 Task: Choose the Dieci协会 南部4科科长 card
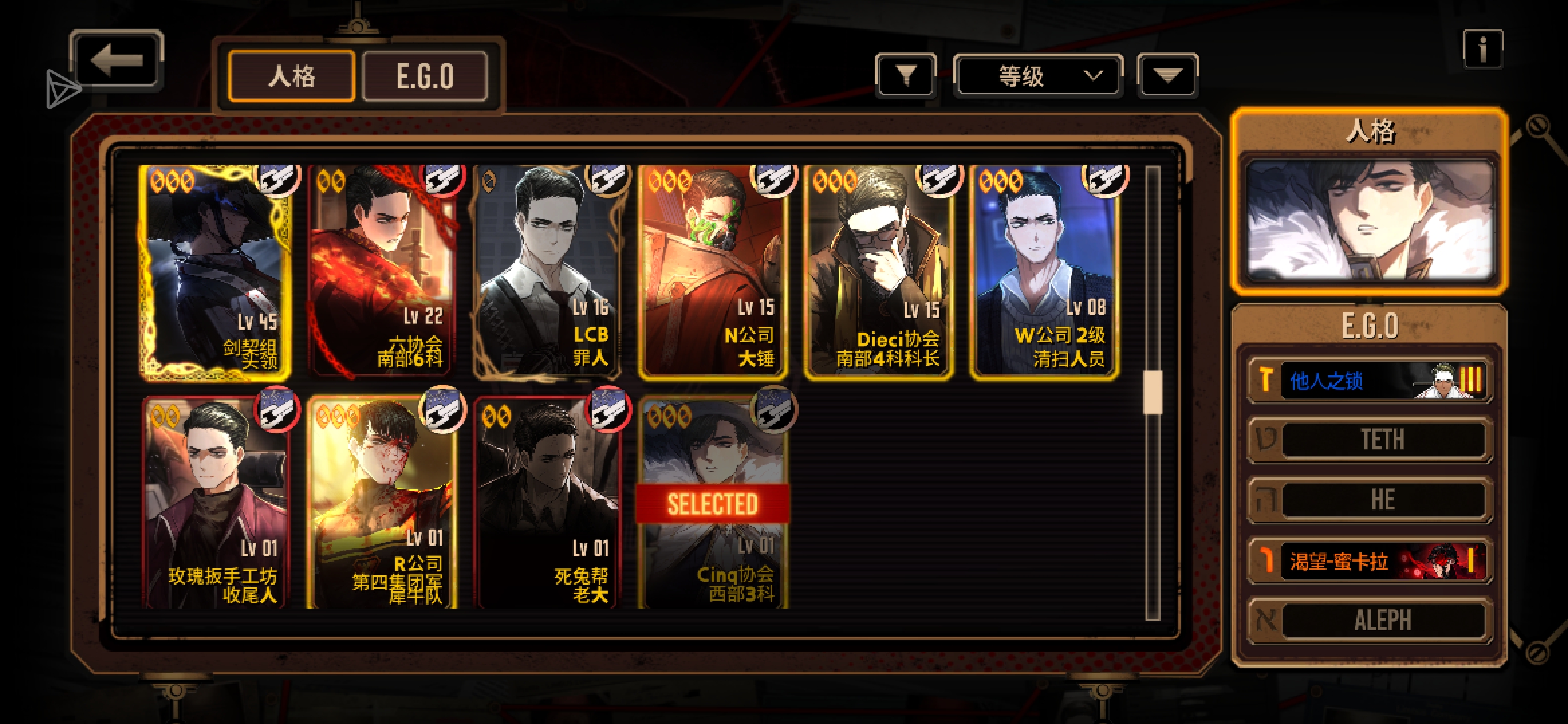click(x=878, y=271)
